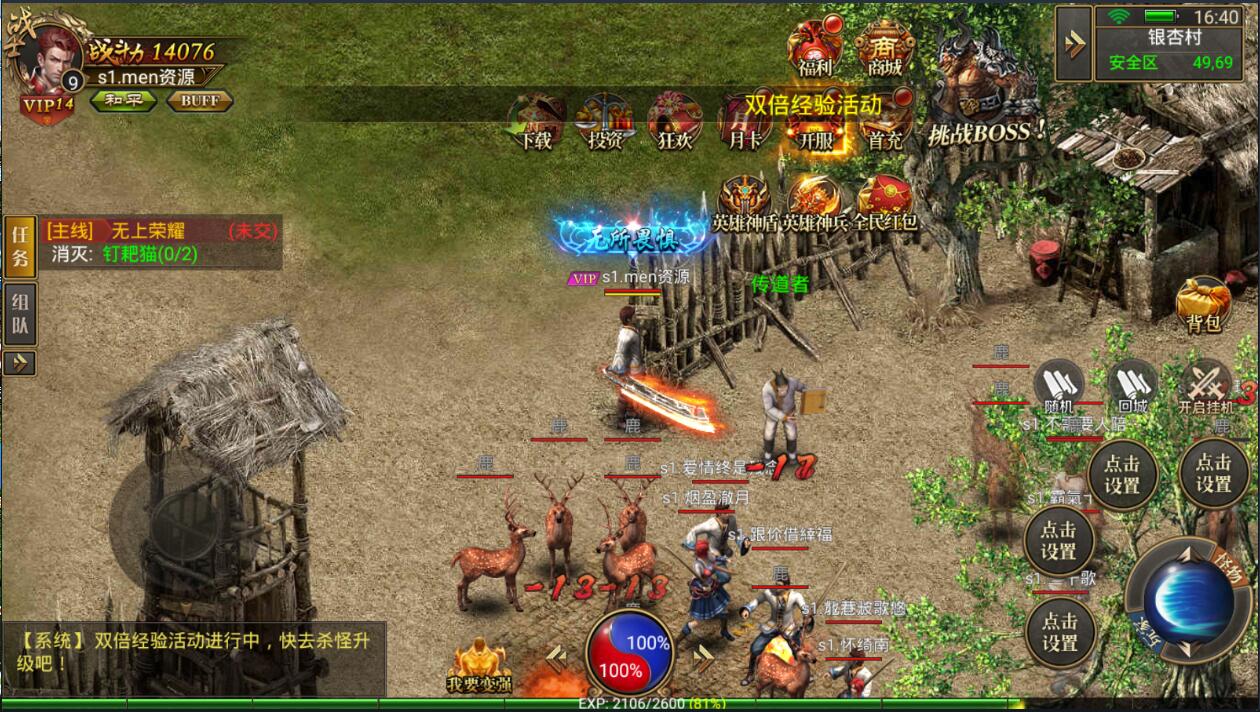Toggle 开启挂机 auto-battle
The image size is (1260, 712).
[1205, 385]
